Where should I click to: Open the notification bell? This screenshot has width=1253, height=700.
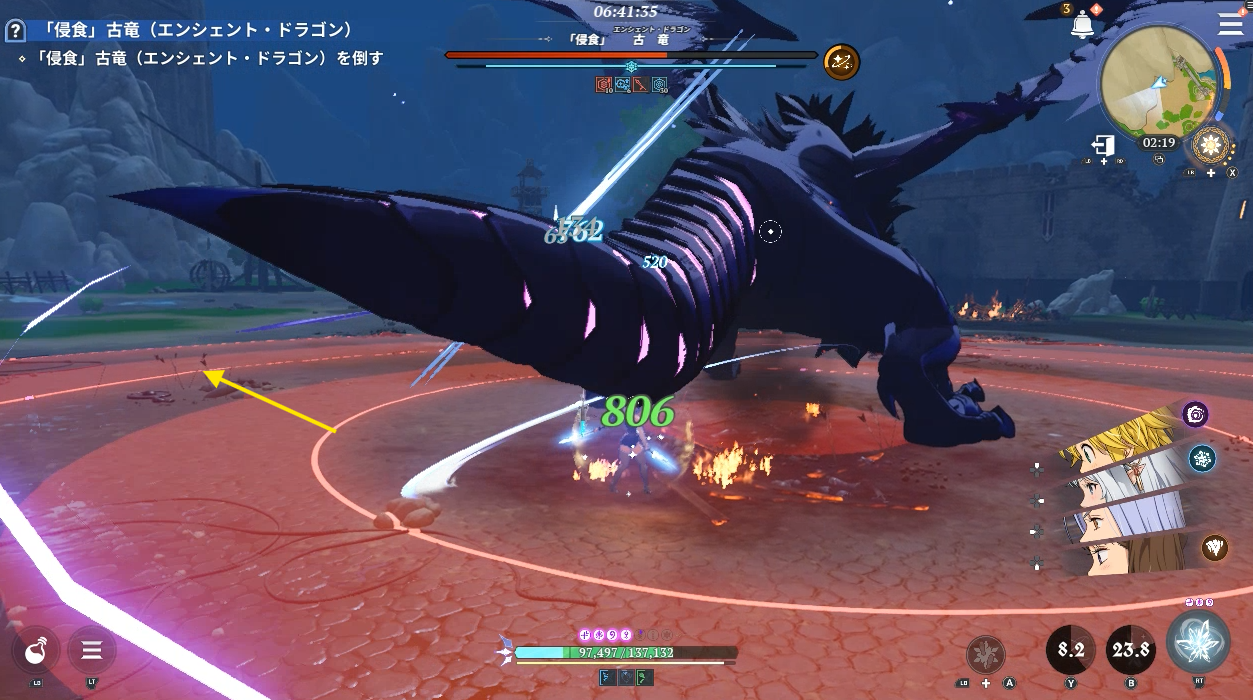1082,27
